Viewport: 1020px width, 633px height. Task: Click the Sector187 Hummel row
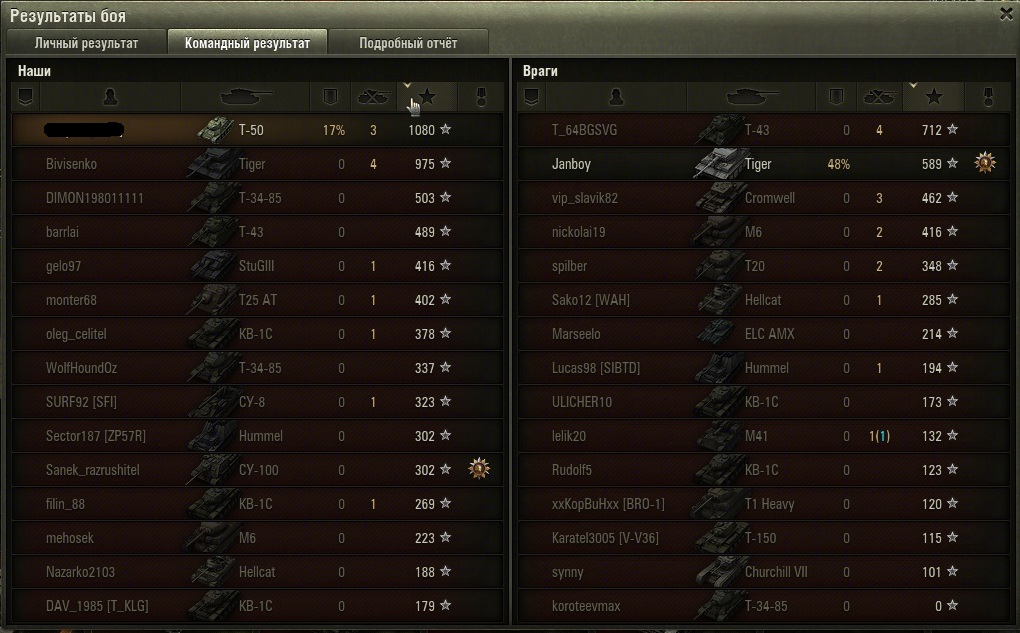[x=250, y=436]
